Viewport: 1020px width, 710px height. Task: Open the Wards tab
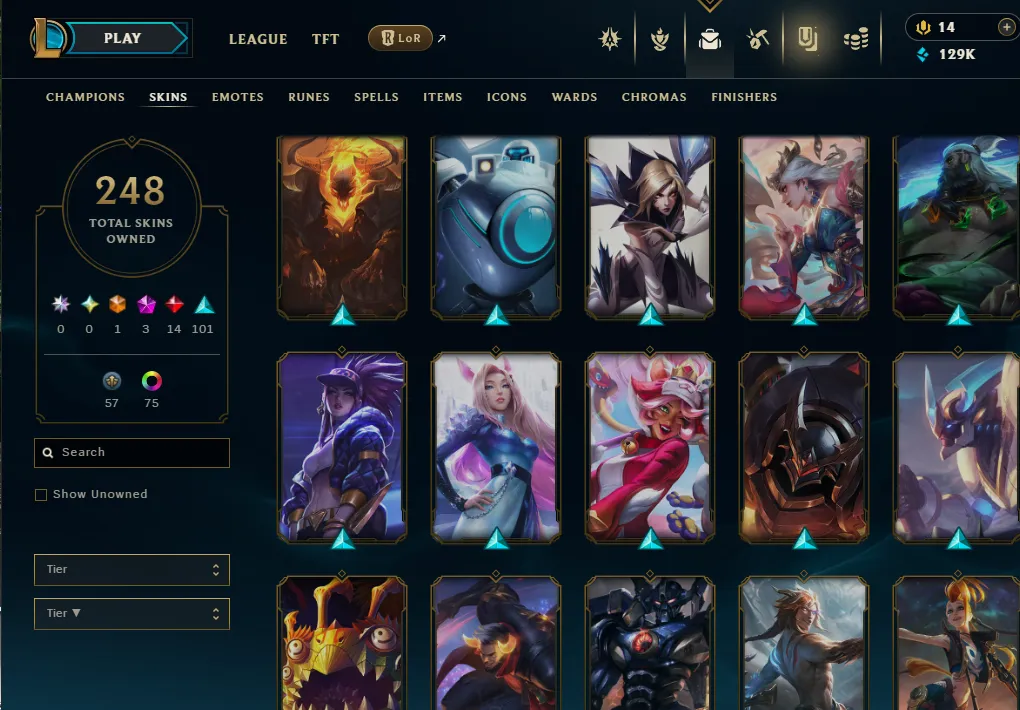pos(574,97)
